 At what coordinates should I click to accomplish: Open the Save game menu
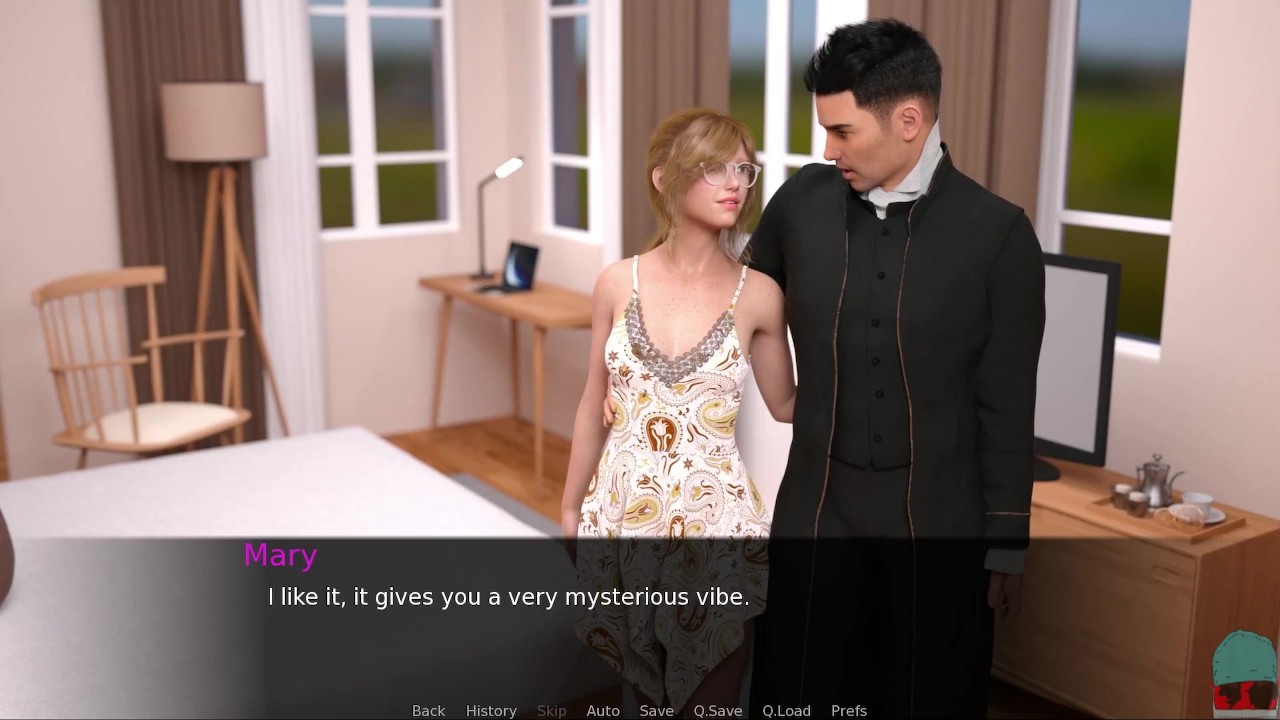point(656,710)
